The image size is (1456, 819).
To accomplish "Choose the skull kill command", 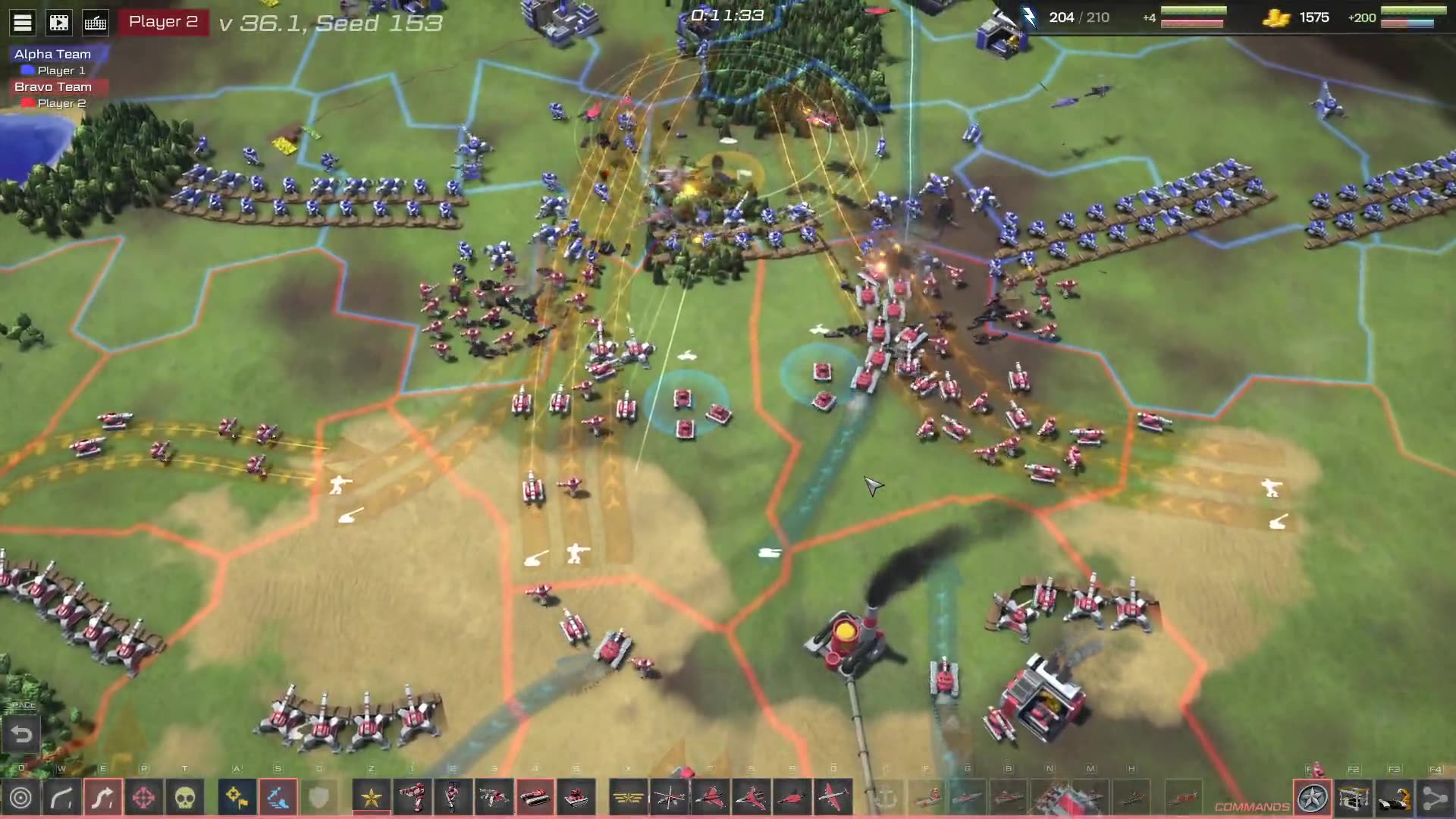I will 185,798.
